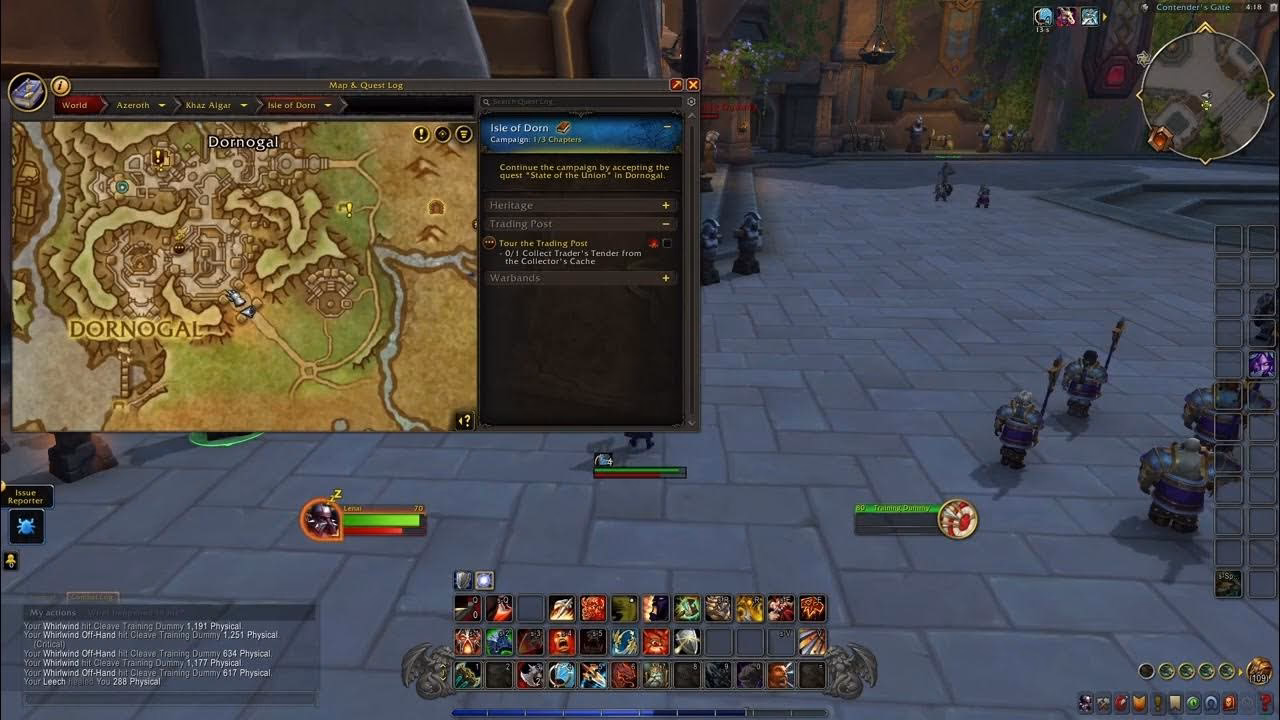Click the Hearthstone-style blue orb icon above action bar
Viewport: 1280px width, 720px height.
[x=484, y=579]
